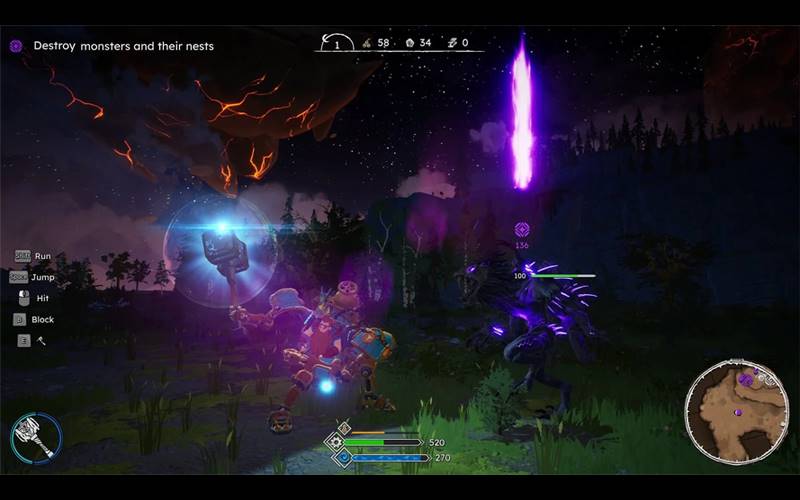800x500 pixels.
Task: Click the purple nest waypoint marker
Action: 521,230
